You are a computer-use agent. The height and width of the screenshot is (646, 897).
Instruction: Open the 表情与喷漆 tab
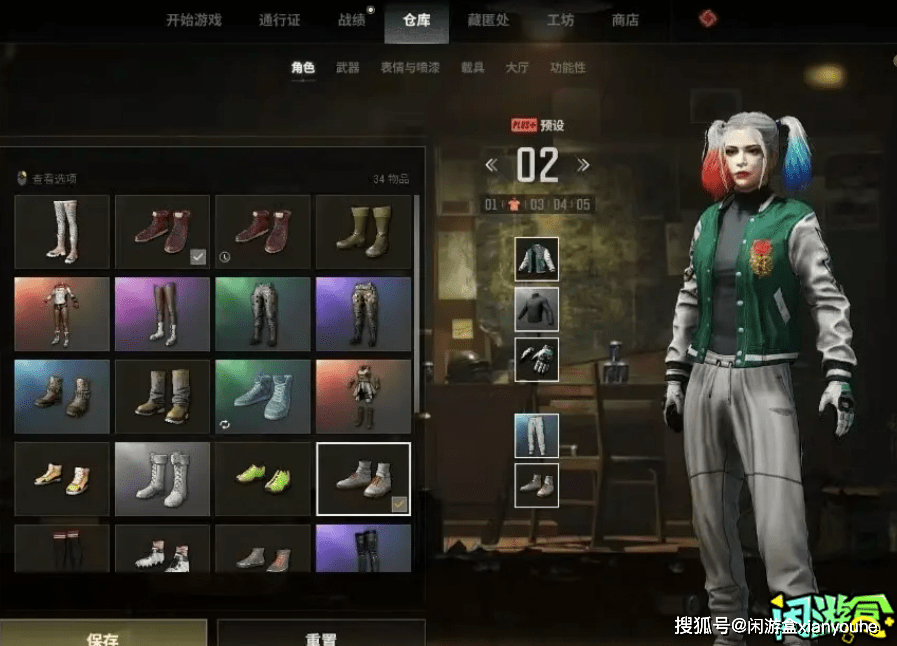pyautogui.click(x=409, y=68)
